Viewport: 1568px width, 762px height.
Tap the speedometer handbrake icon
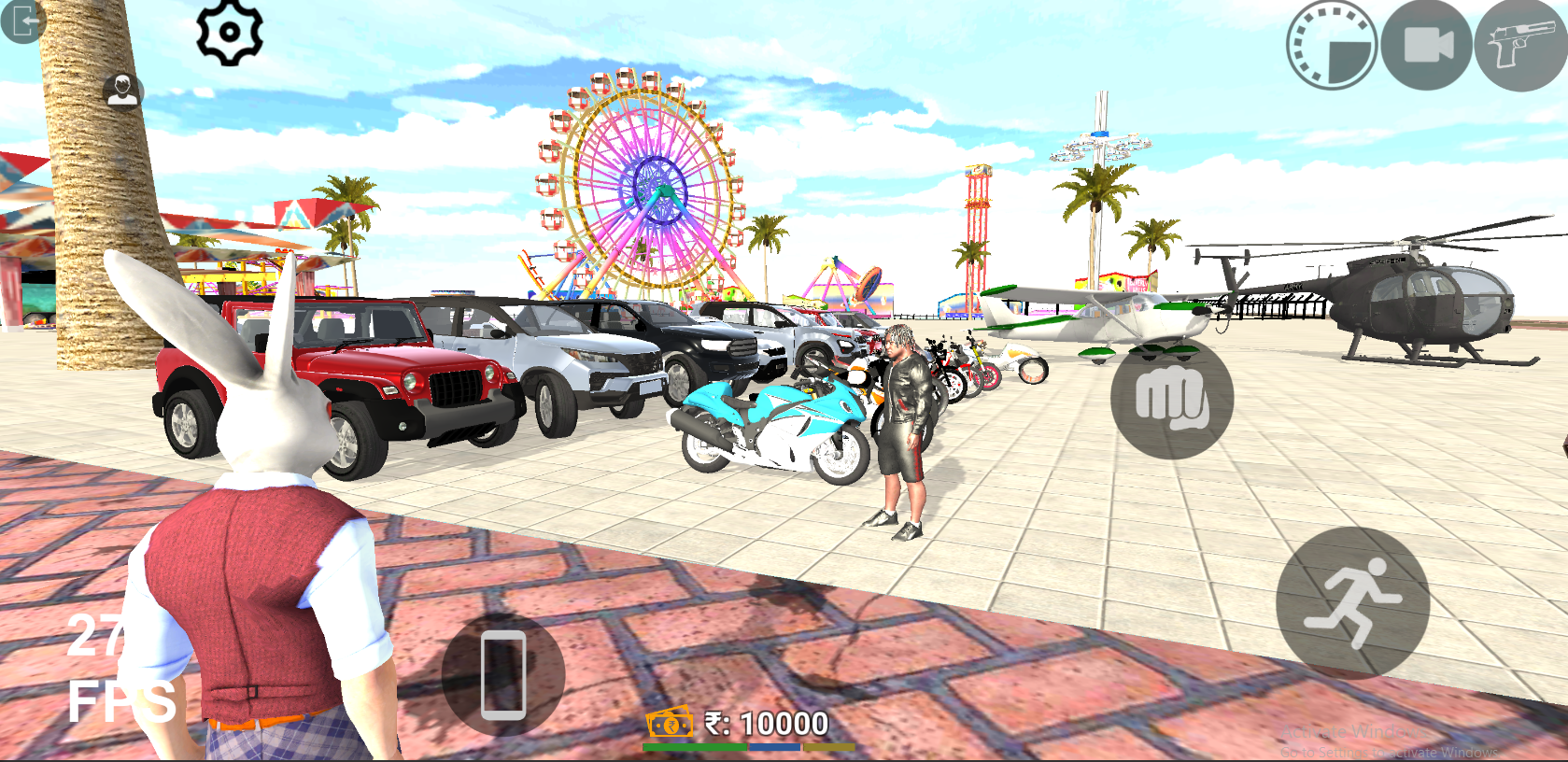click(x=1333, y=41)
